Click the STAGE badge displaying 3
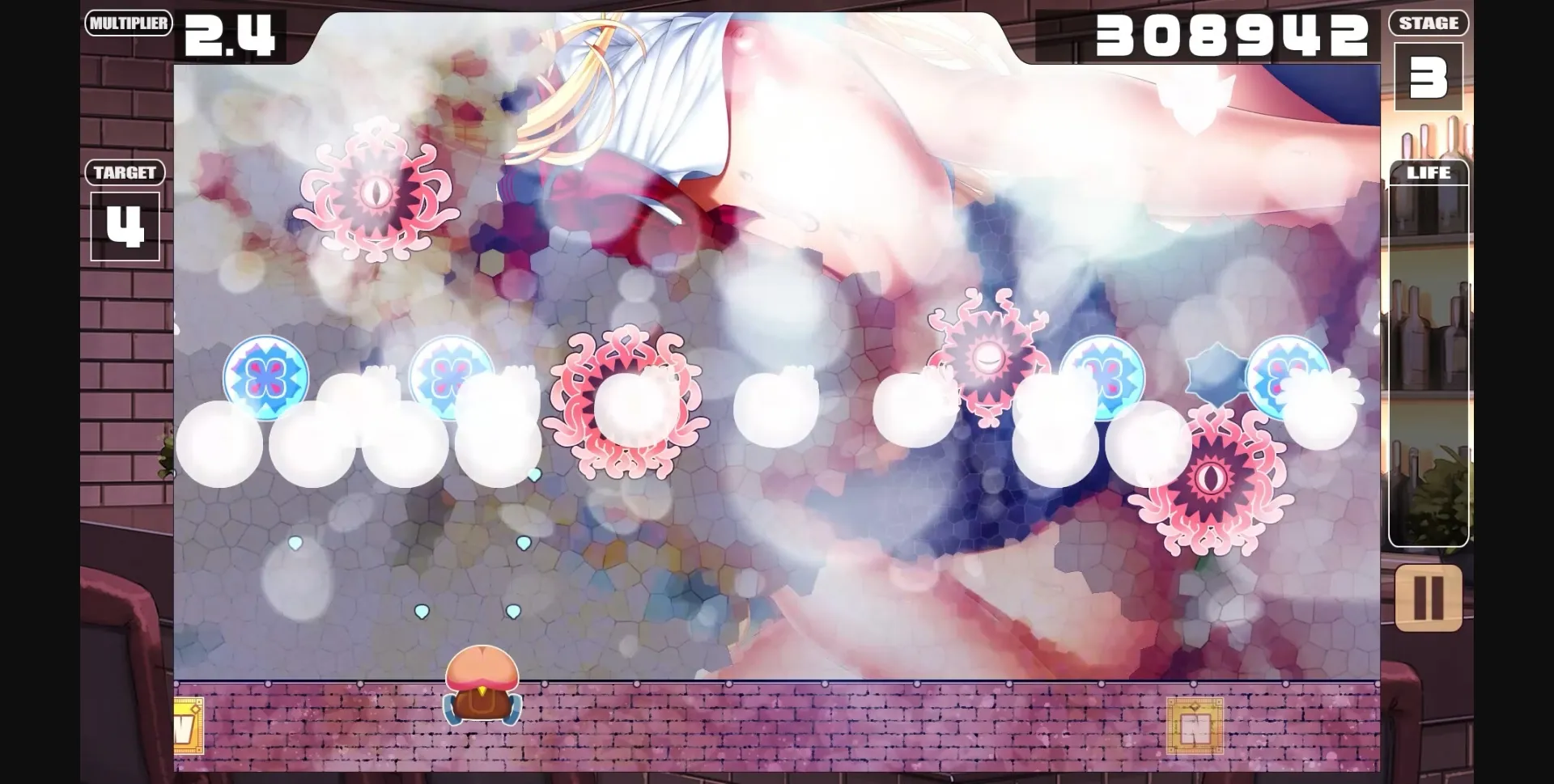1554x784 pixels. tap(1429, 77)
